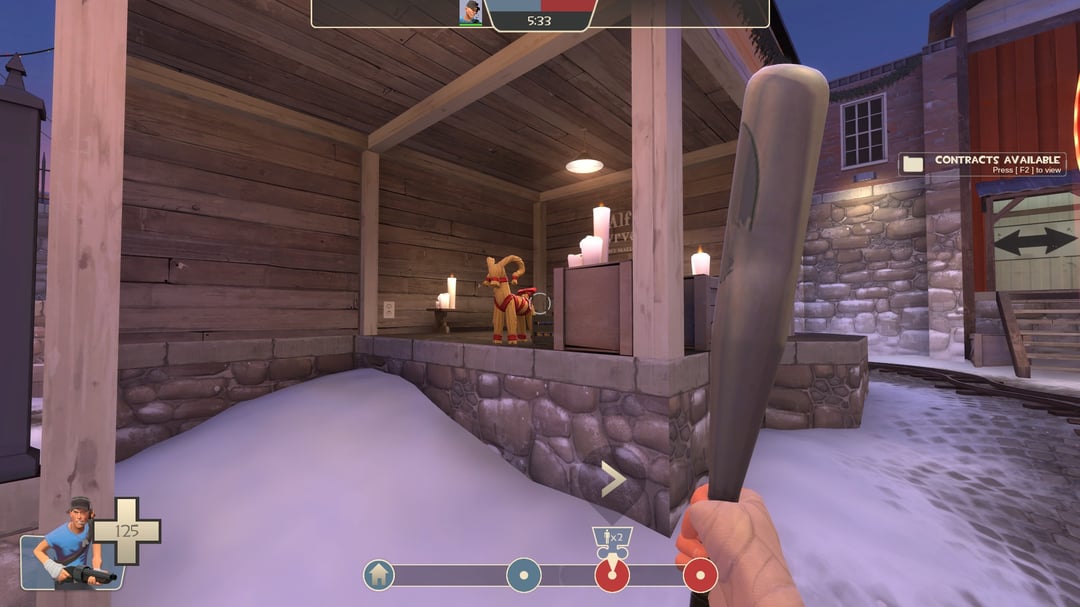Select the blue checkpoint on the payload track
Image resolution: width=1080 pixels, height=607 pixels.
click(523, 575)
